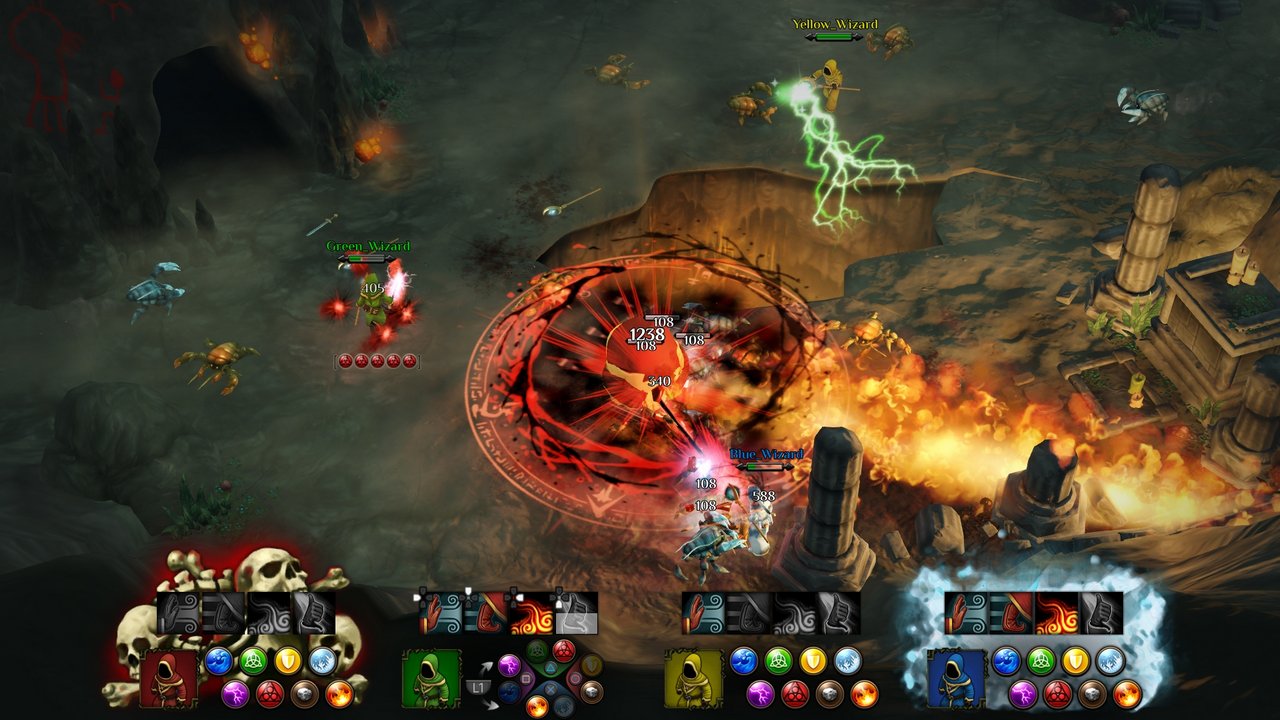Click the triangle button in the radial menu
The image size is (1280, 720).
tap(550, 668)
